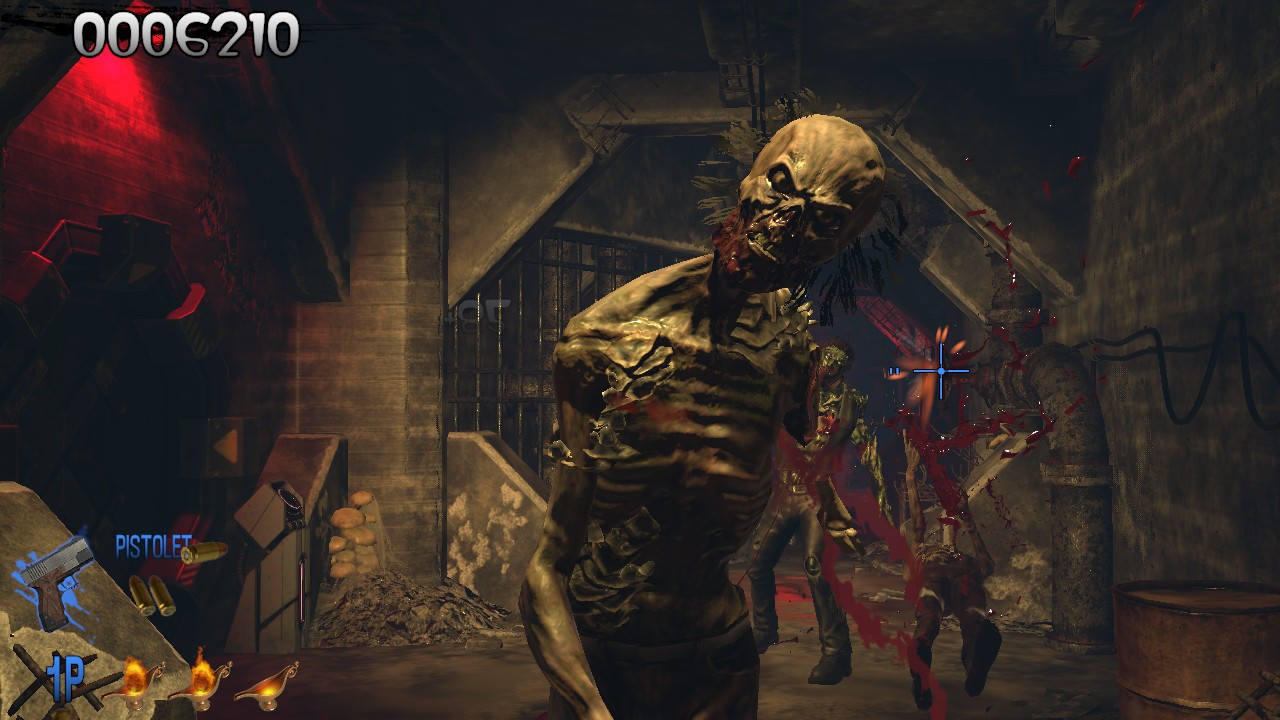Click the first flaming lamp life icon
Viewport: 1280px width, 720px height.
pos(133,686)
